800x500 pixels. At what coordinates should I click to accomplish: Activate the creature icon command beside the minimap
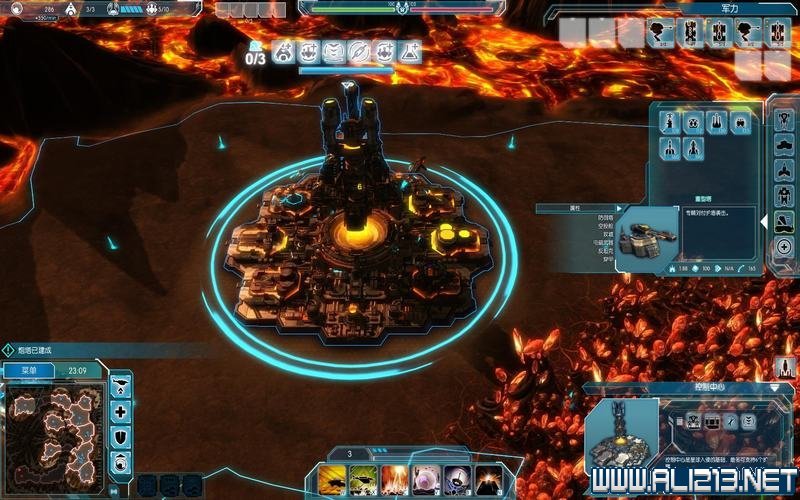click(x=121, y=461)
